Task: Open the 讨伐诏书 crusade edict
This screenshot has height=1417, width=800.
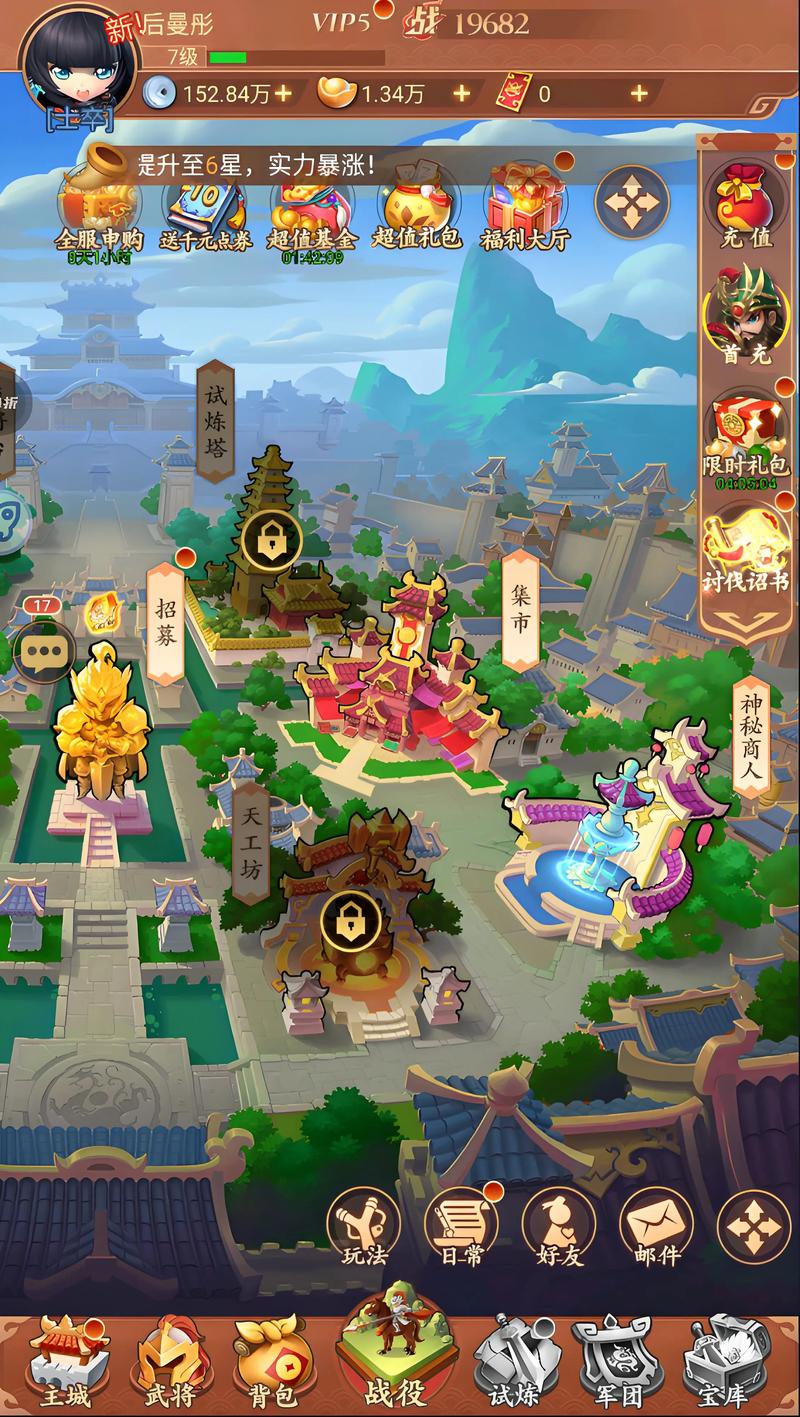Action: [747, 548]
